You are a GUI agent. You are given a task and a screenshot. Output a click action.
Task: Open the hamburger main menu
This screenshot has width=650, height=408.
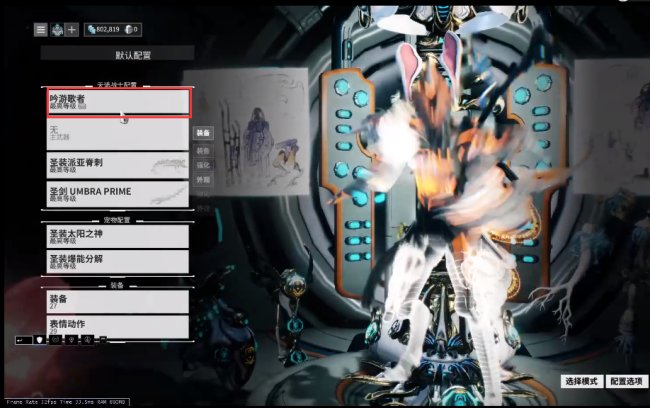pos(41,30)
